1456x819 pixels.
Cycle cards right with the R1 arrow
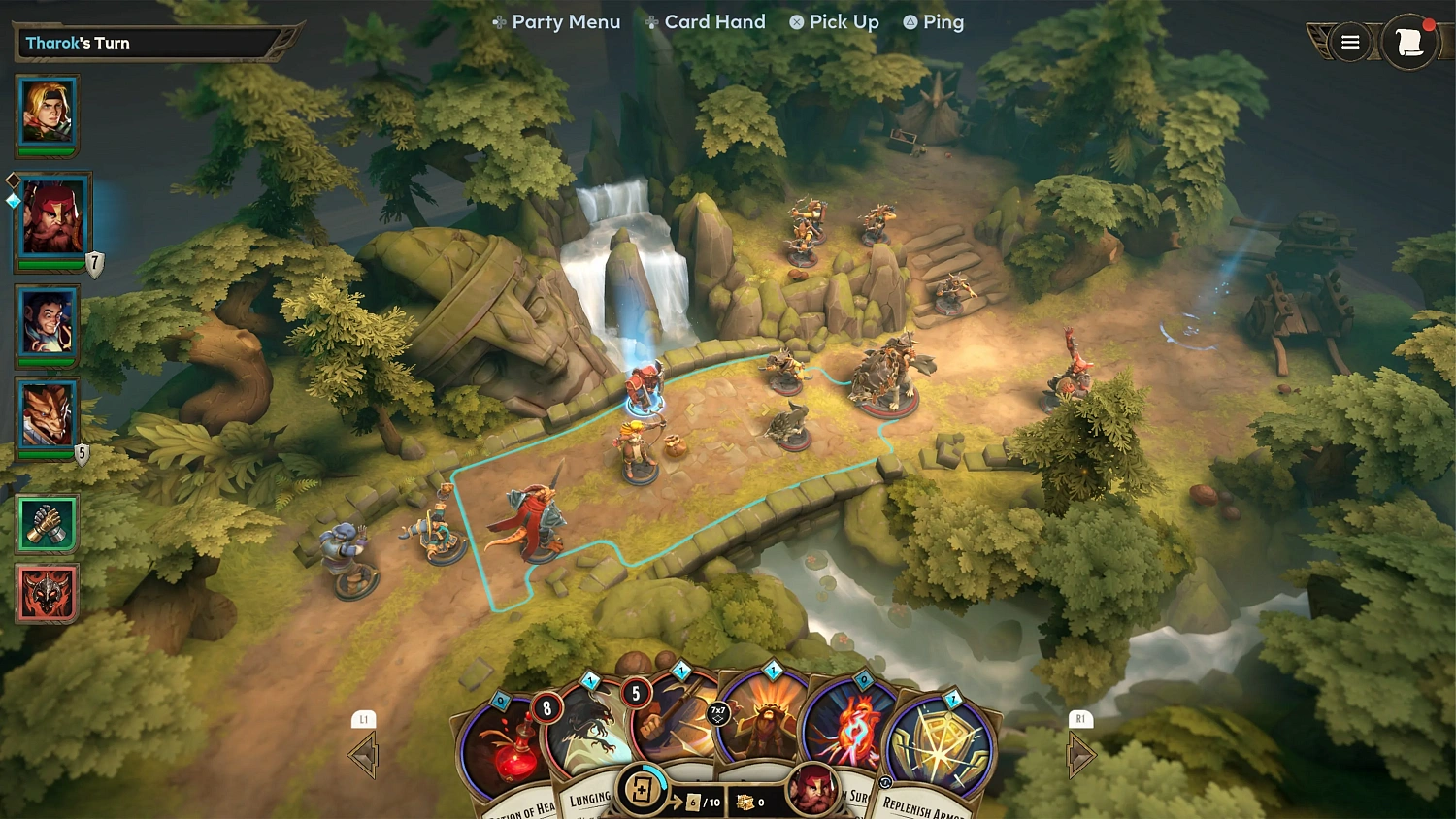[x=1081, y=753]
